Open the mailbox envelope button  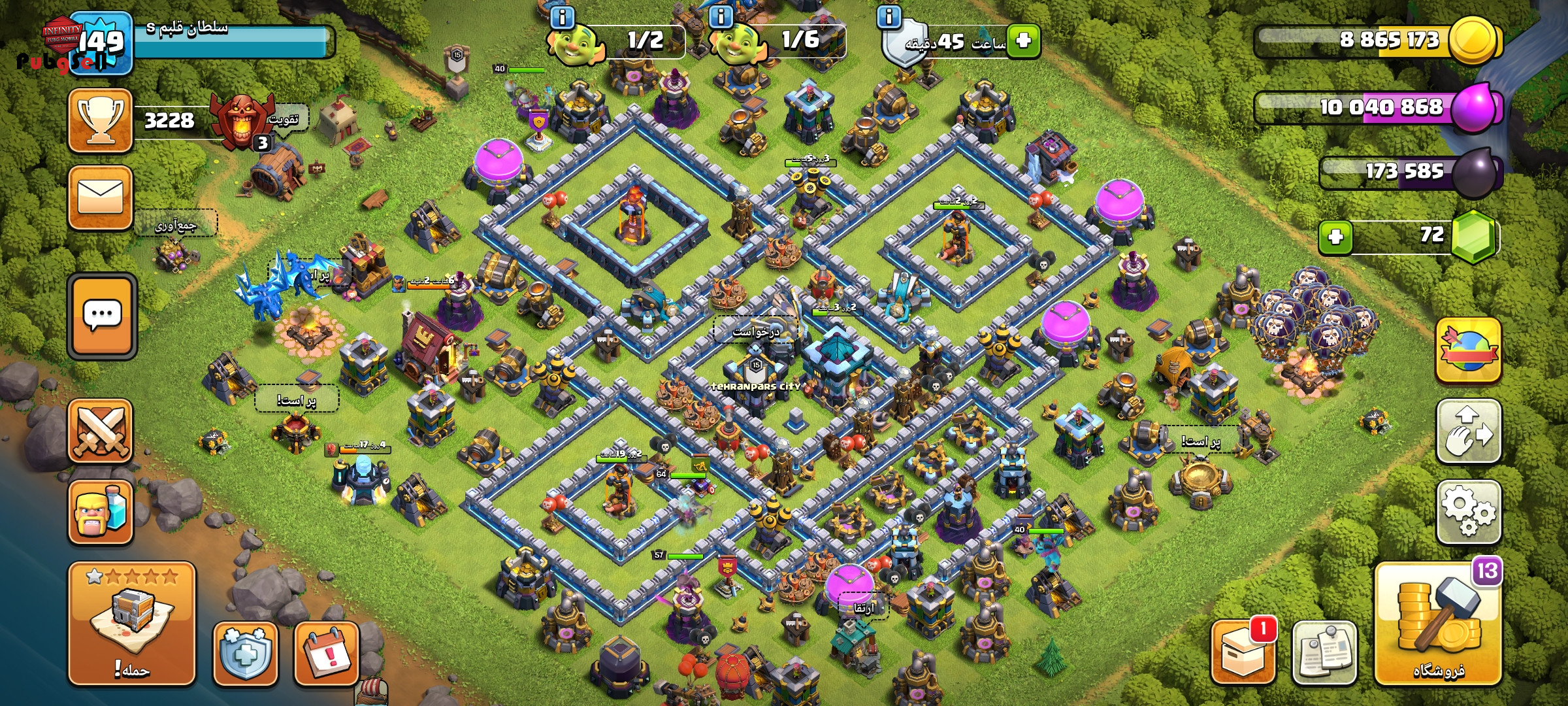tap(101, 197)
